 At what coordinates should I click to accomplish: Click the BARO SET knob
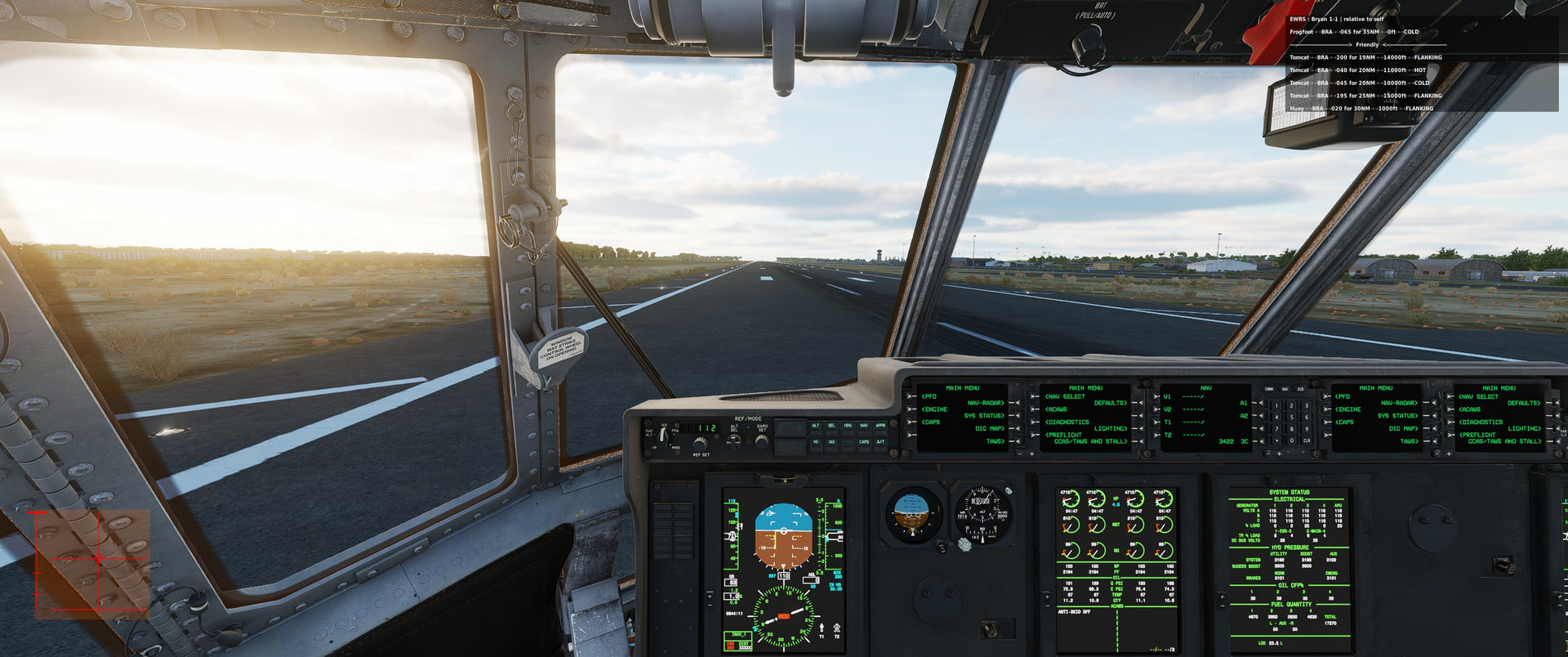tap(761, 441)
